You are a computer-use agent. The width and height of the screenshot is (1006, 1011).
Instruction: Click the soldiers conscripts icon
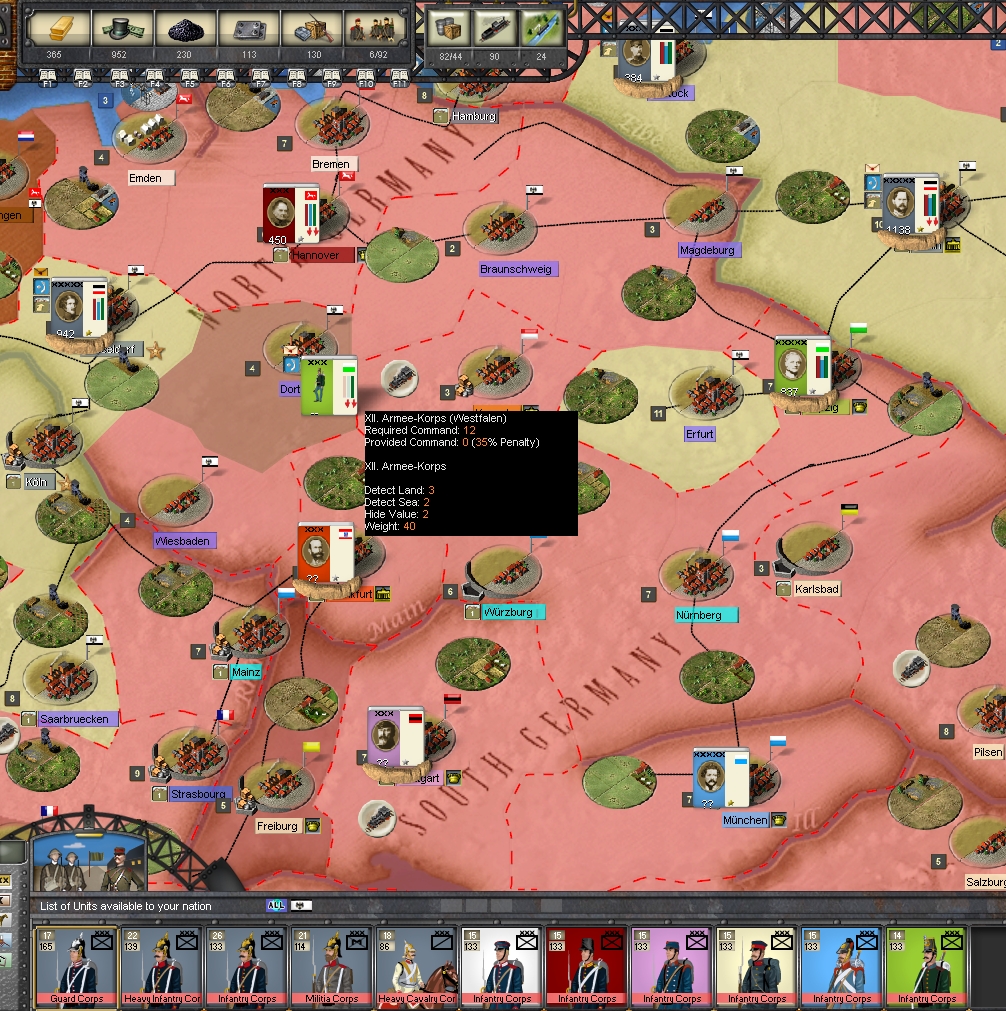coord(375,29)
